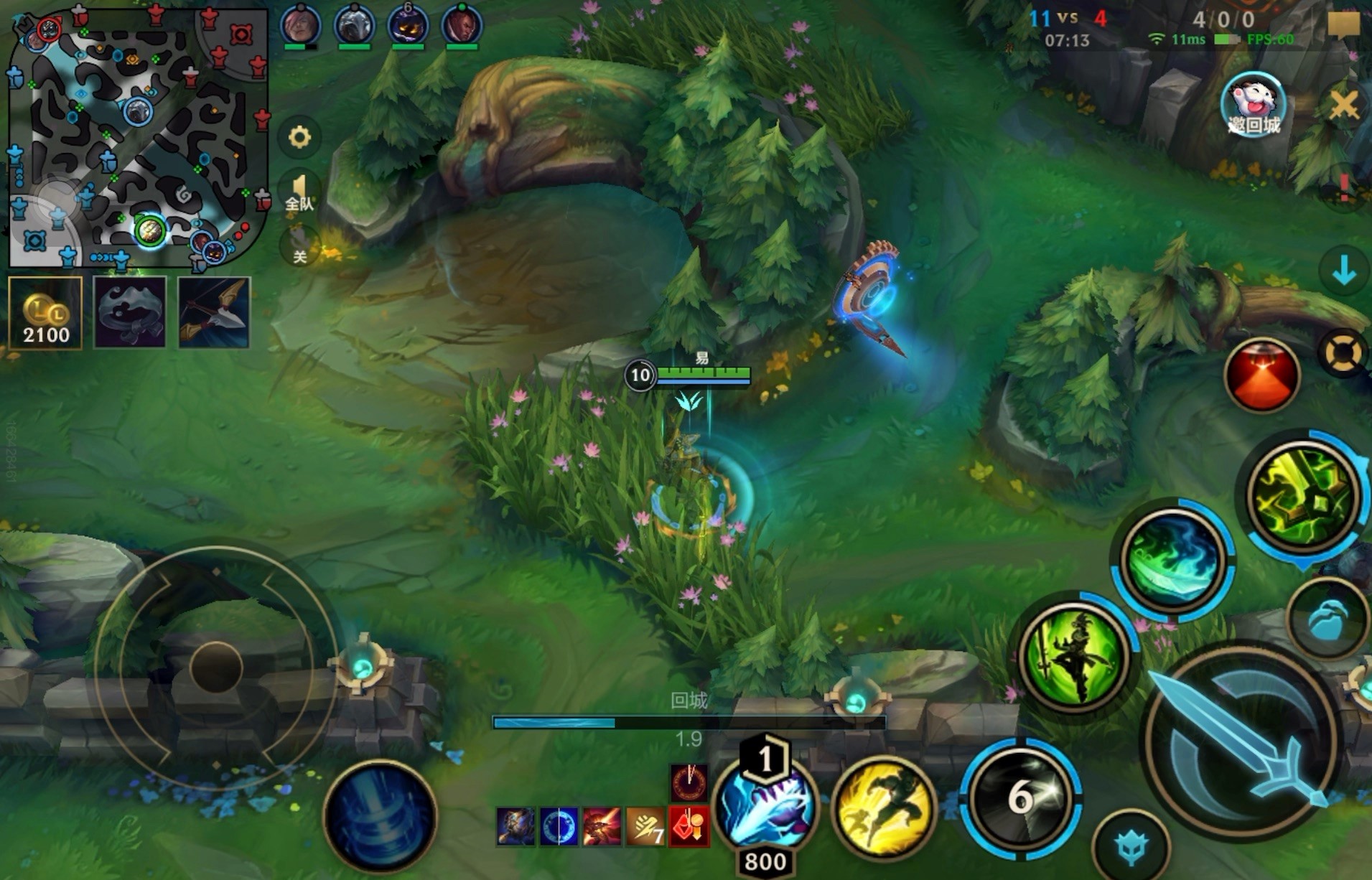1372x880 pixels.
Task: Open the chat bubble icon
Action: (1343, 26)
